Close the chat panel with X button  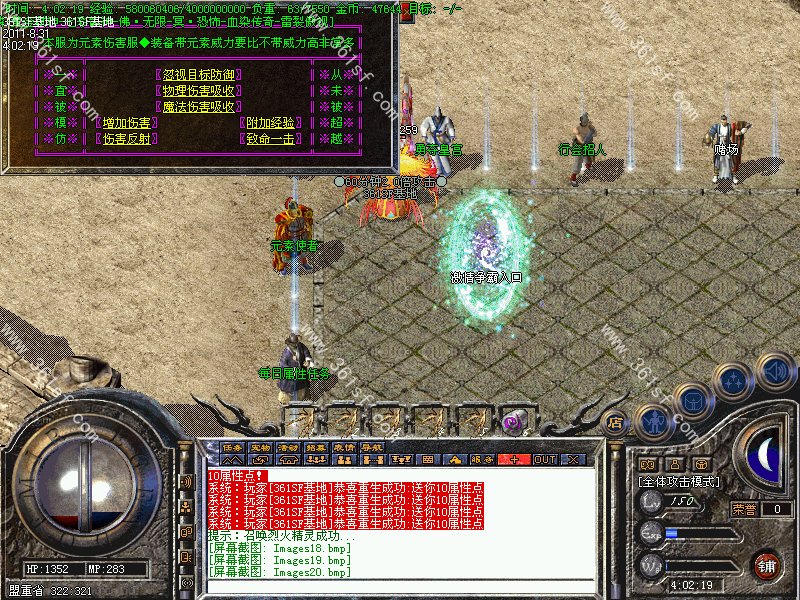[x=573, y=459]
